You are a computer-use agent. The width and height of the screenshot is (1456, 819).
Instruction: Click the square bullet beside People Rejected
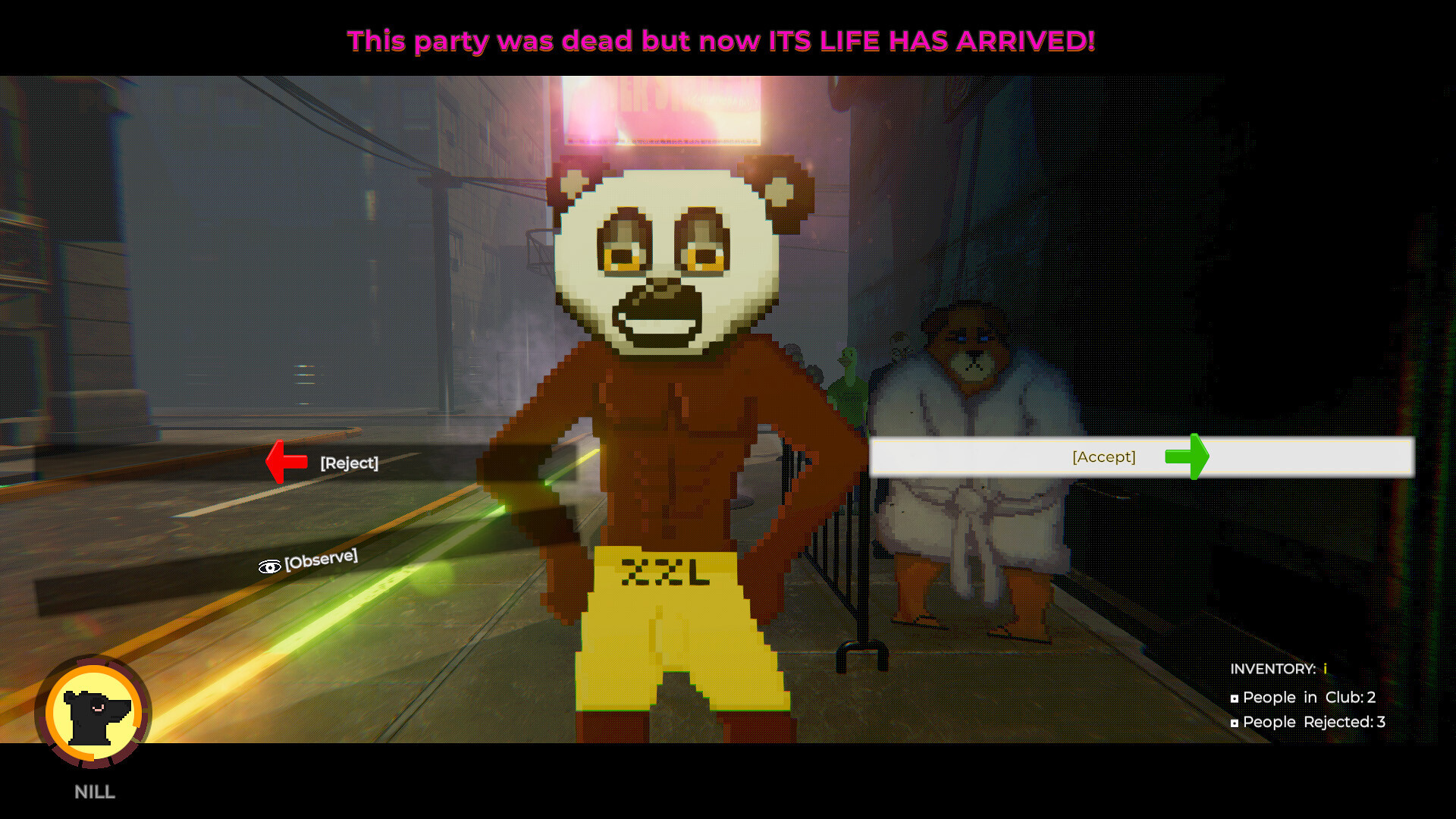pyautogui.click(x=1235, y=722)
